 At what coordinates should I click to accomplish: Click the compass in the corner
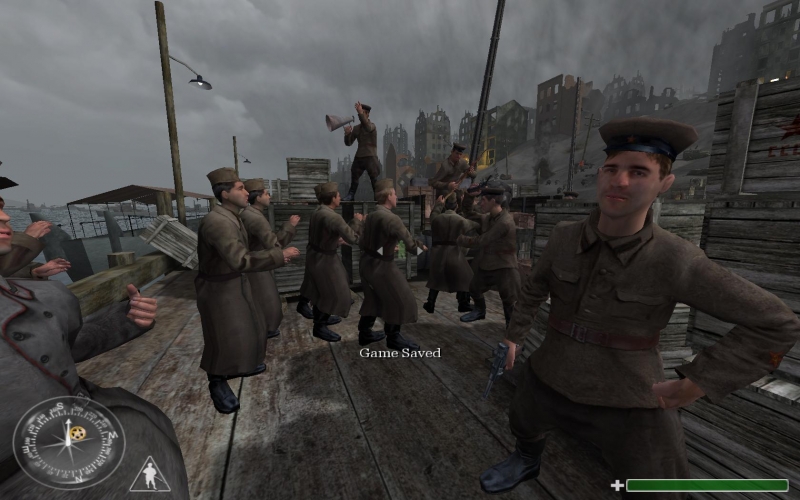point(68,442)
